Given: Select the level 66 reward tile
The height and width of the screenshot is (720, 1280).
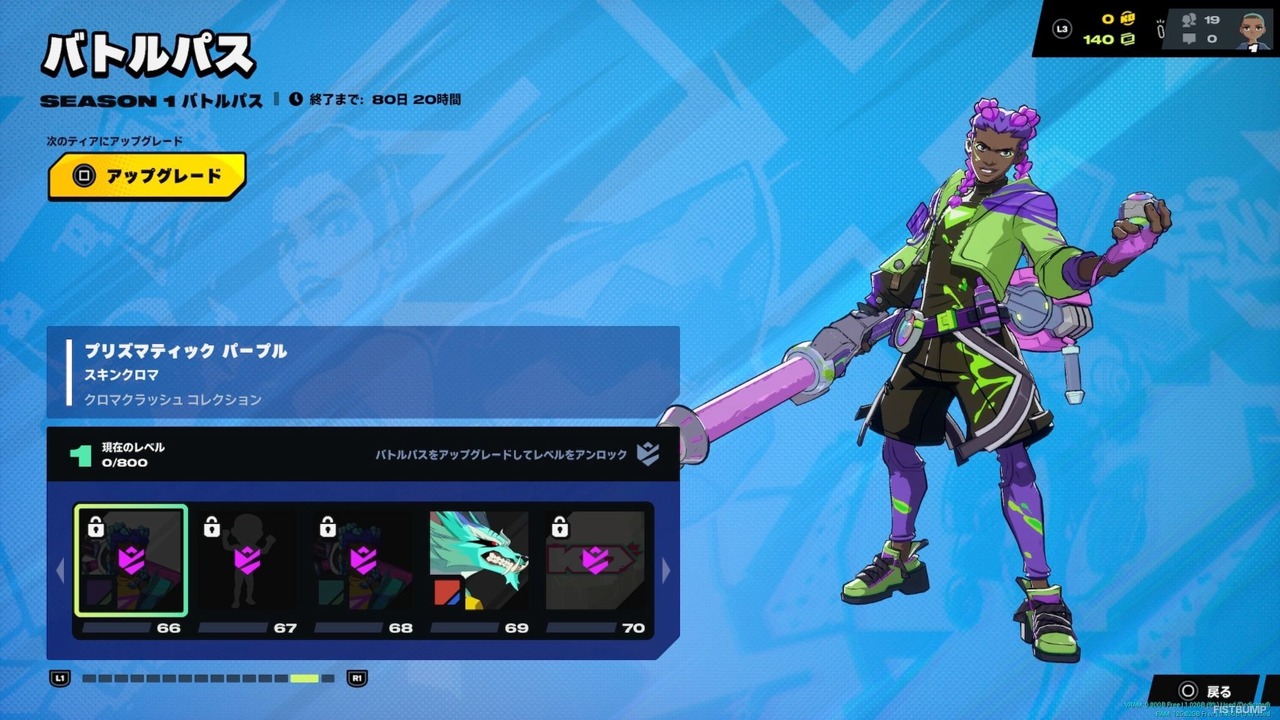Looking at the screenshot, I should point(130,561).
